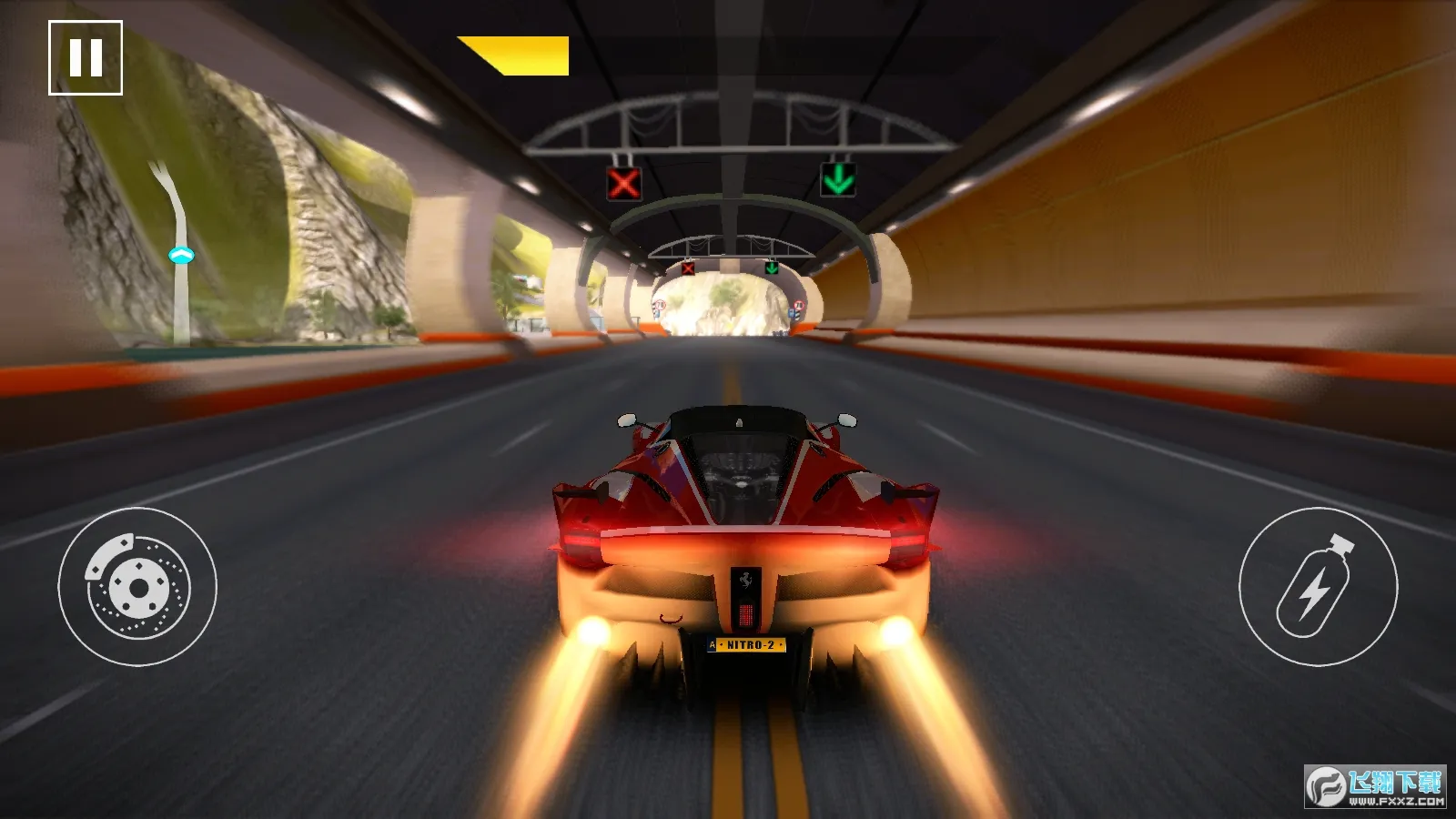Tap the farther red X signal in tunnel
This screenshot has width=1456, height=819.
point(686,270)
